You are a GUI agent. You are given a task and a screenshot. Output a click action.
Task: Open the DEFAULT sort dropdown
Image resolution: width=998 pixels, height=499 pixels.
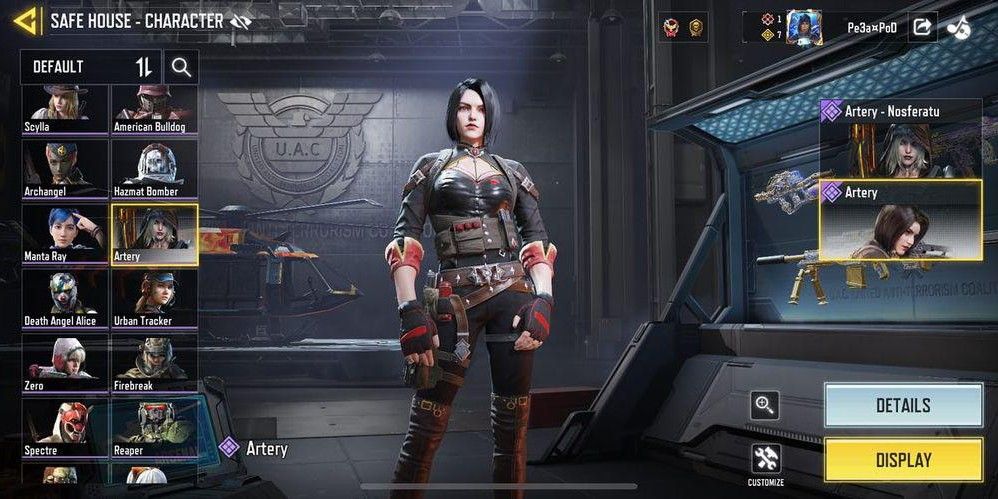(x=91, y=67)
